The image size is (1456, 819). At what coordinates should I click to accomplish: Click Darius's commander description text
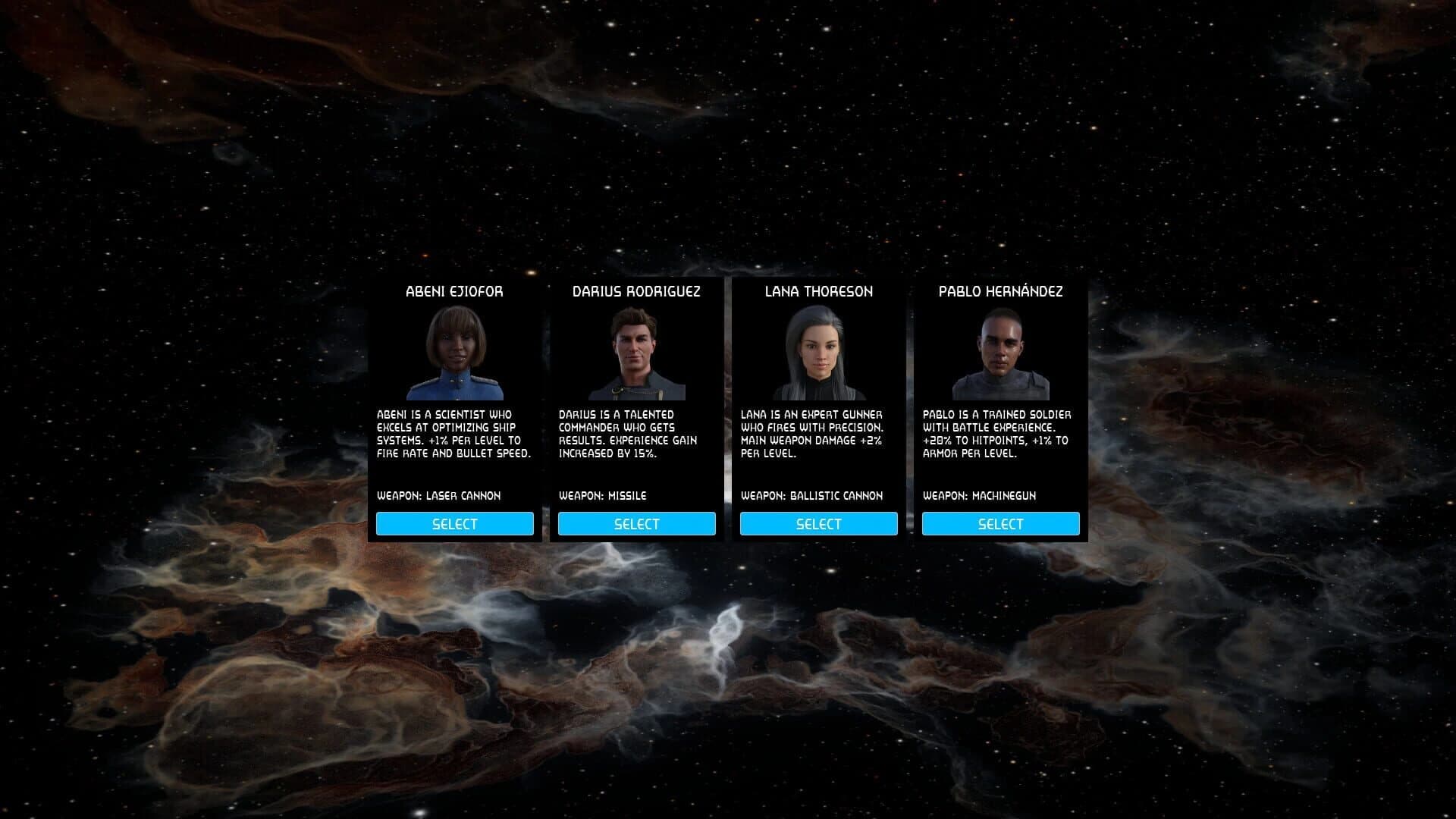tap(635, 434)
